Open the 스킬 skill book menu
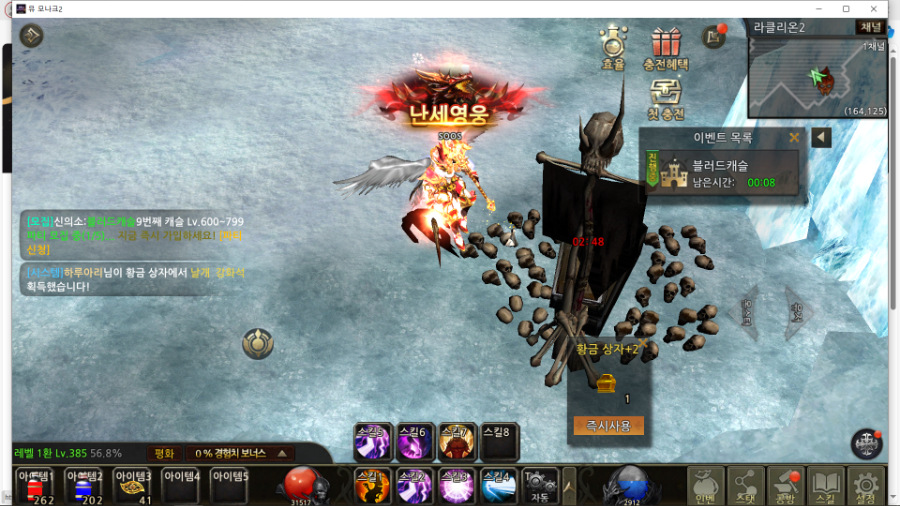This screenshot has height=506, width=900. coord(826,486)
